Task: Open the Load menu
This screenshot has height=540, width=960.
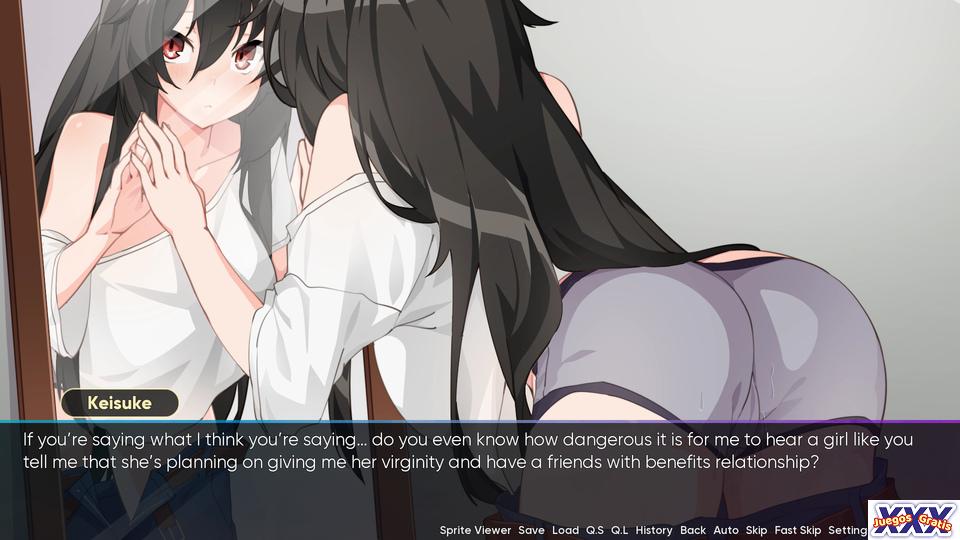Action: (565, 530)
